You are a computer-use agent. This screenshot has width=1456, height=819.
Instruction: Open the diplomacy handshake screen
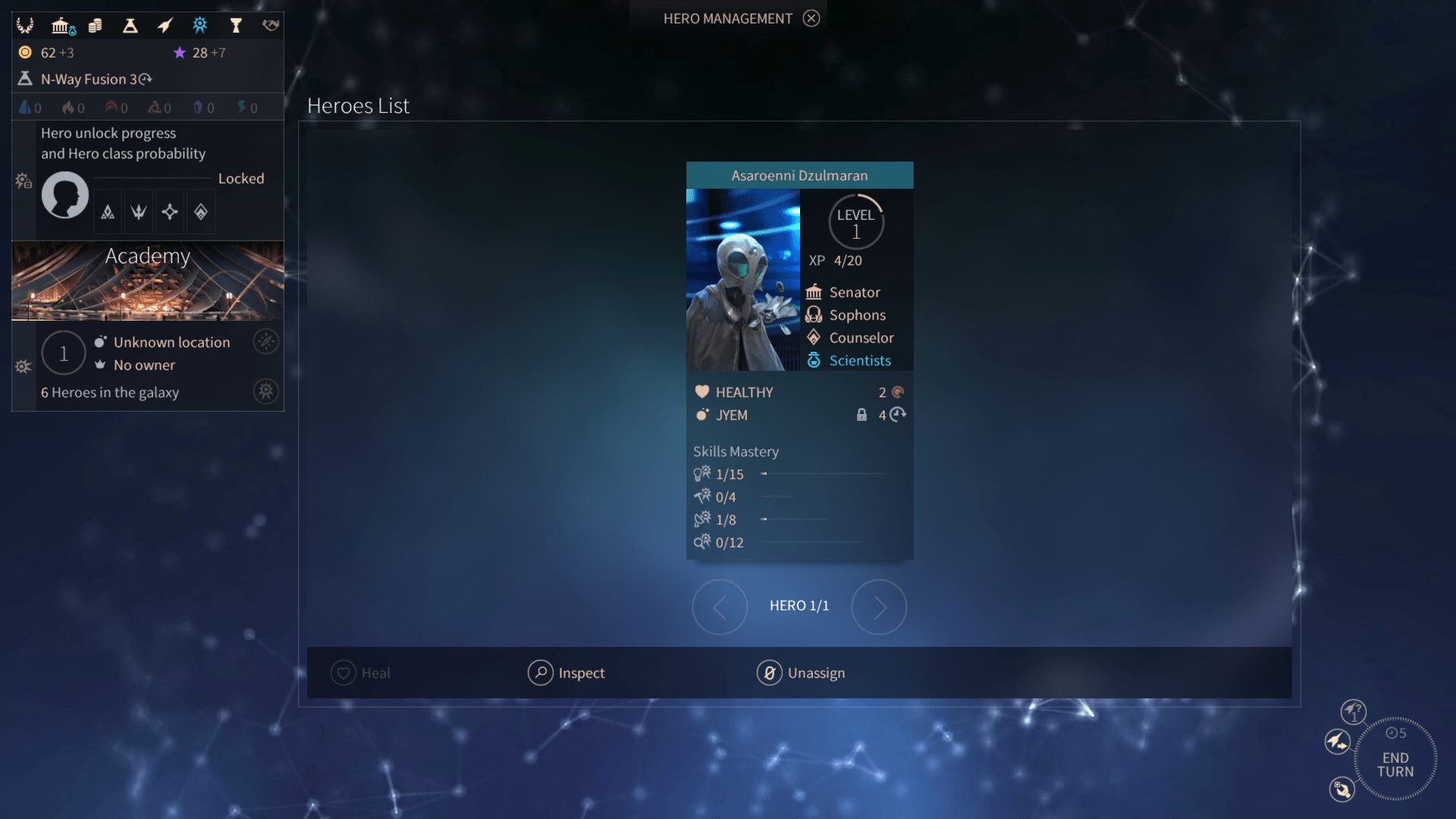(x=270, y=26)
